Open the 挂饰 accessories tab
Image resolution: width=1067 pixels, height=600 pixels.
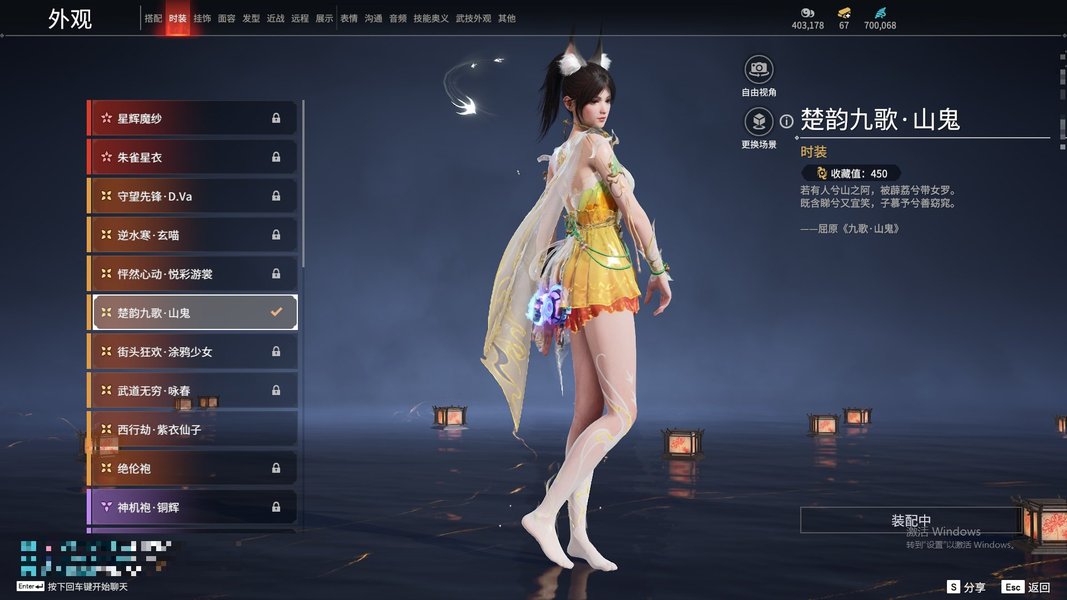click(x=202, y=18)
